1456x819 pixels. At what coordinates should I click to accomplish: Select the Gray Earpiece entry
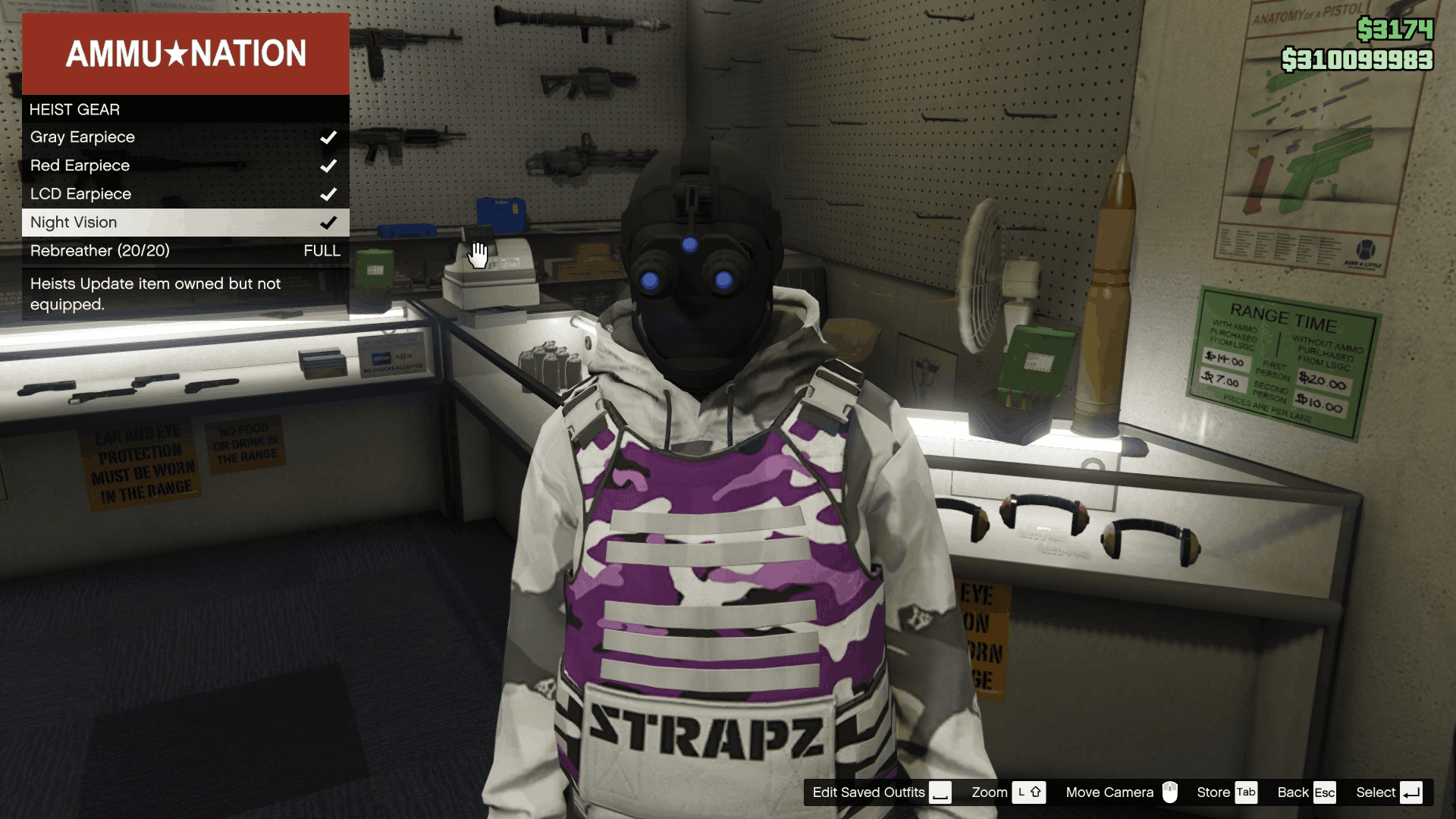(185, 137)
